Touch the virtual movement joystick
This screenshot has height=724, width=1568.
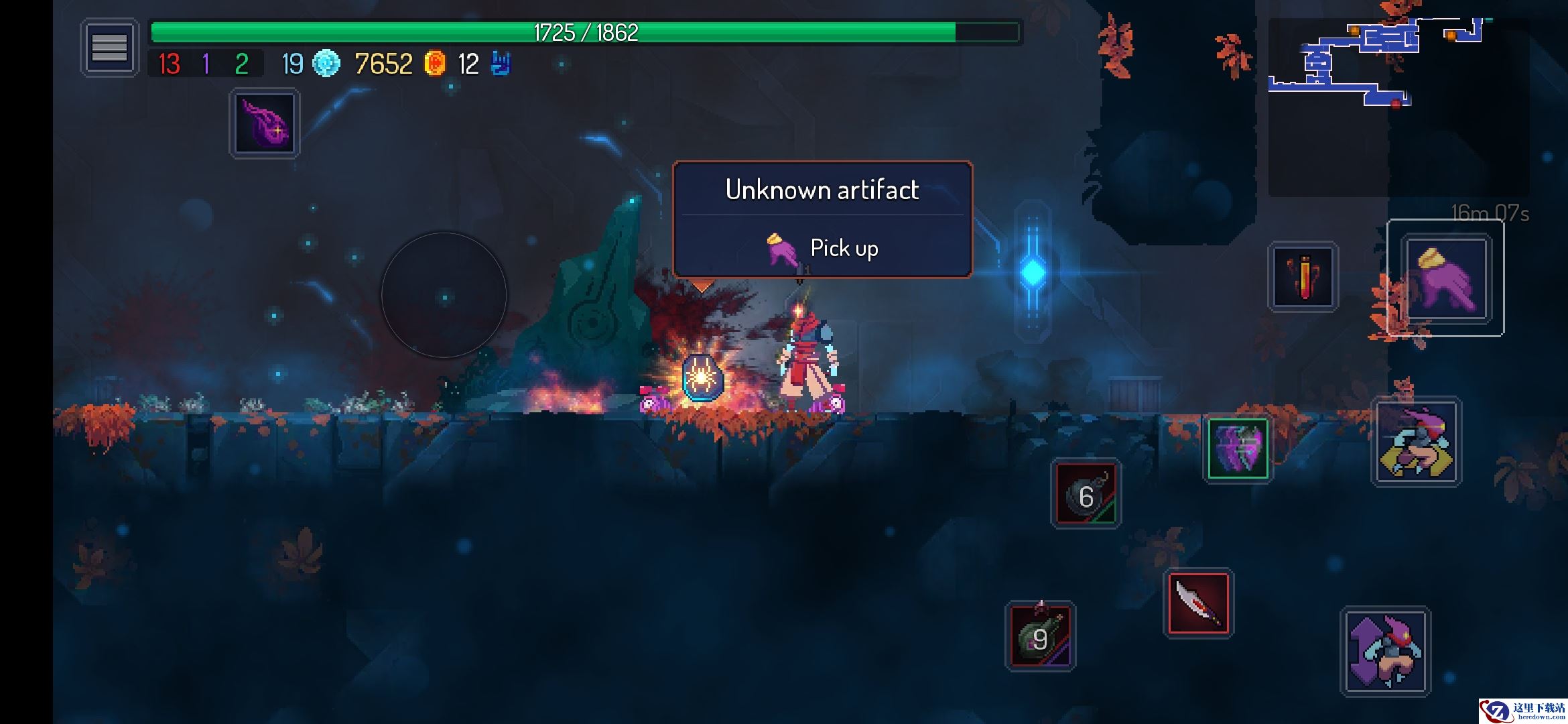(444, 295)
